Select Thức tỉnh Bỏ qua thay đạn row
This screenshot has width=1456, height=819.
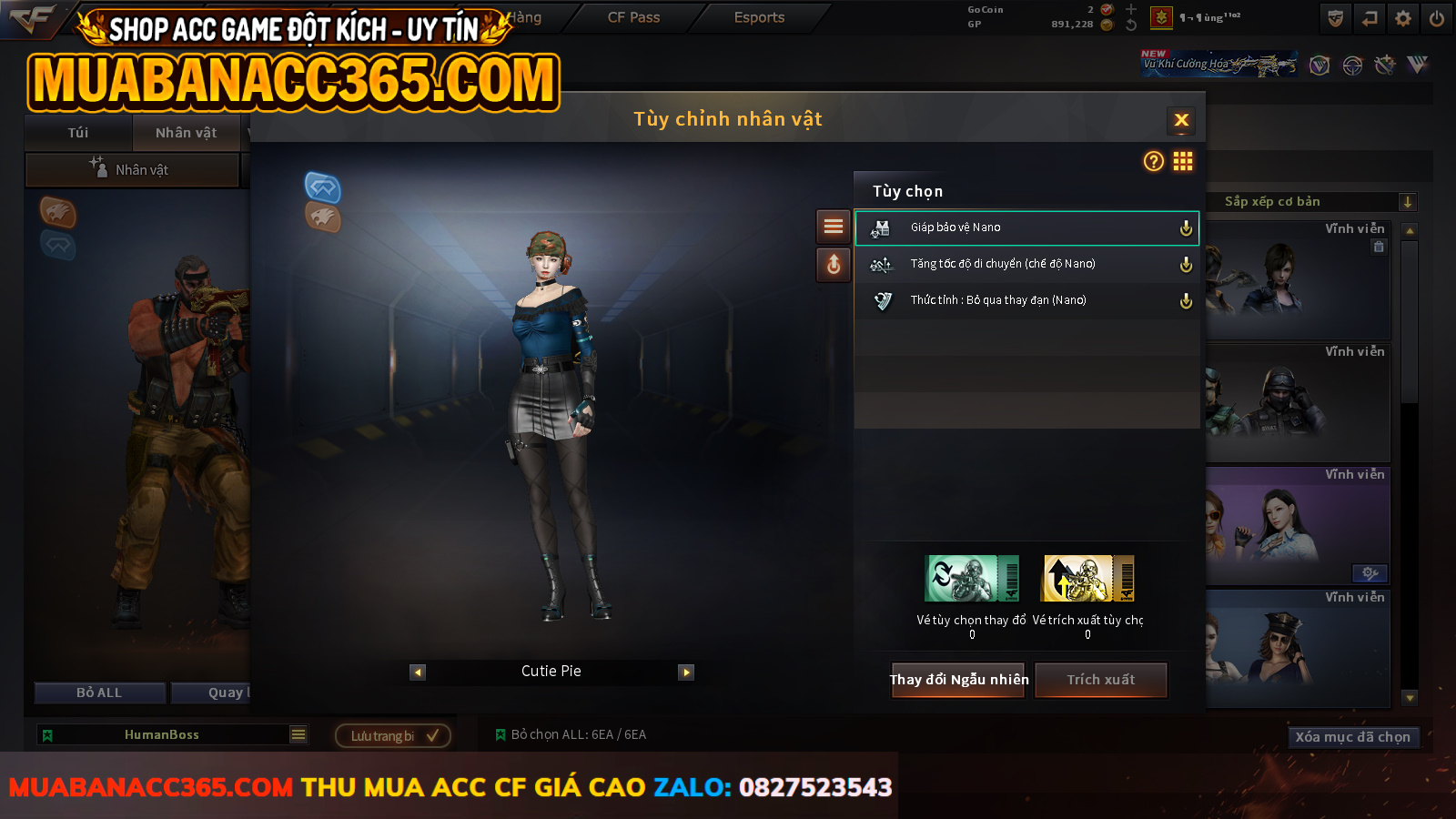pos(1026,300)
